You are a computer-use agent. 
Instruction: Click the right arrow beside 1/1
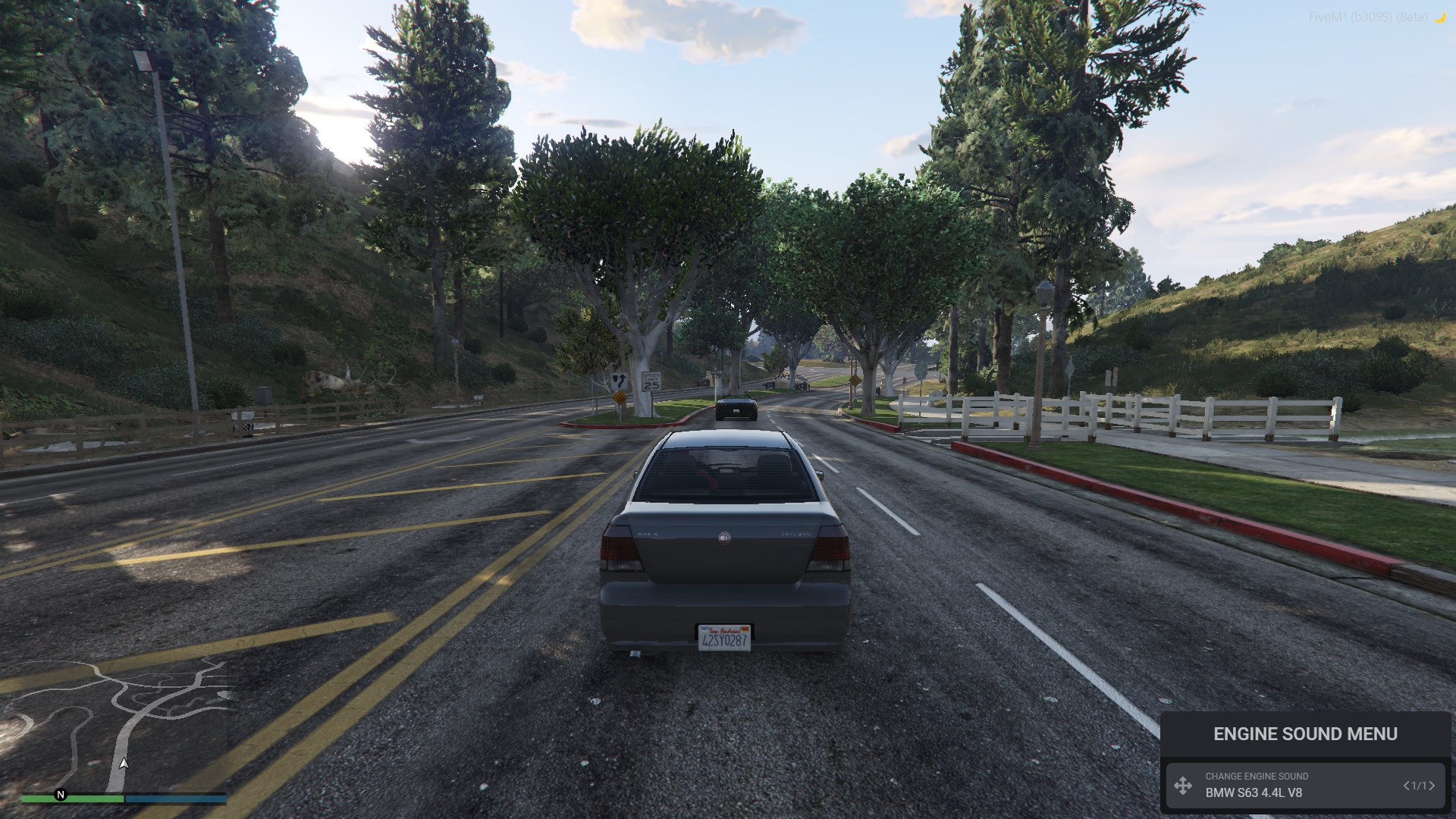tap(1432, 786)
